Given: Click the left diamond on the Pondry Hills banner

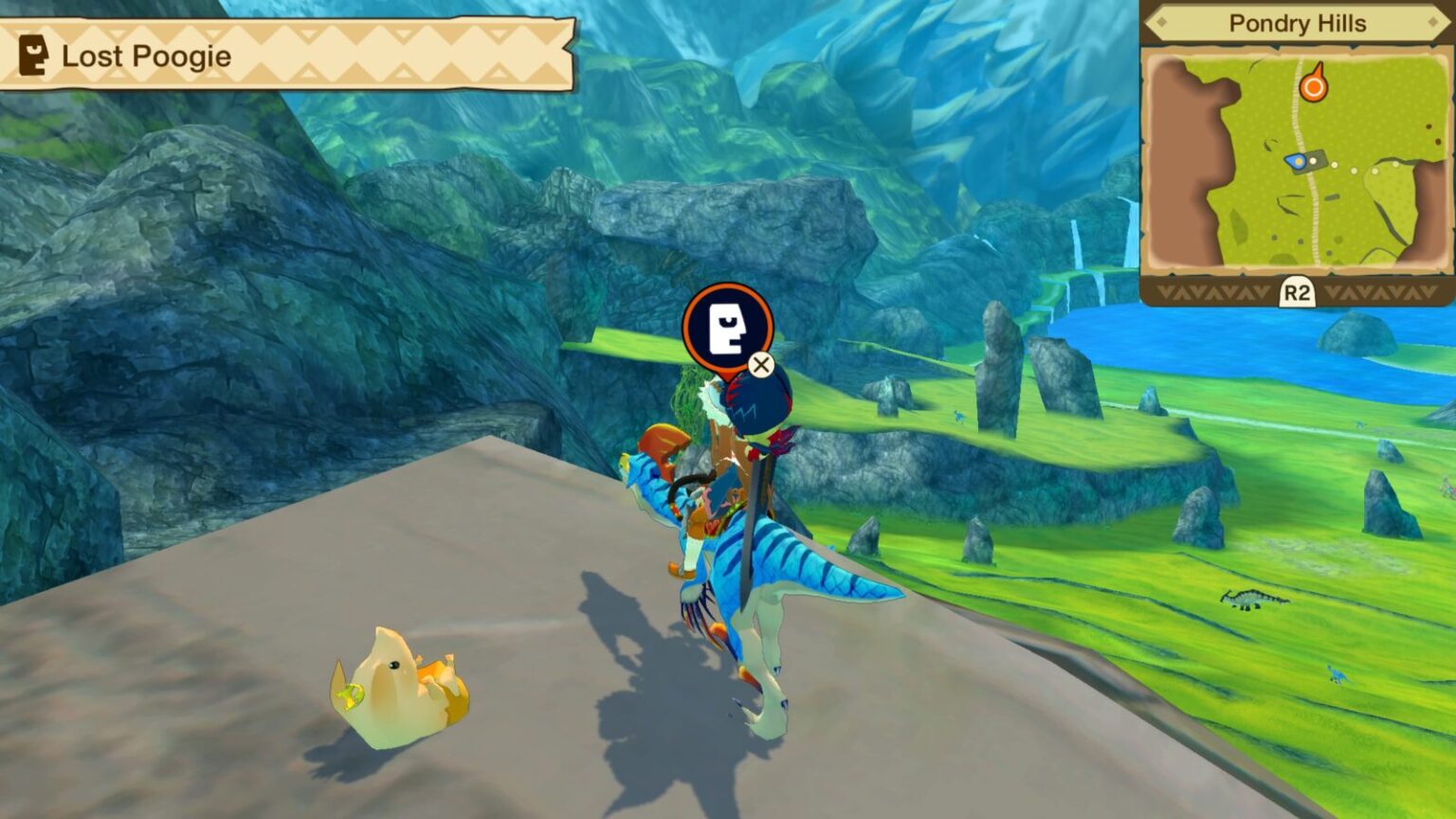Looking at the screenshot, I should pos(1160,24).
